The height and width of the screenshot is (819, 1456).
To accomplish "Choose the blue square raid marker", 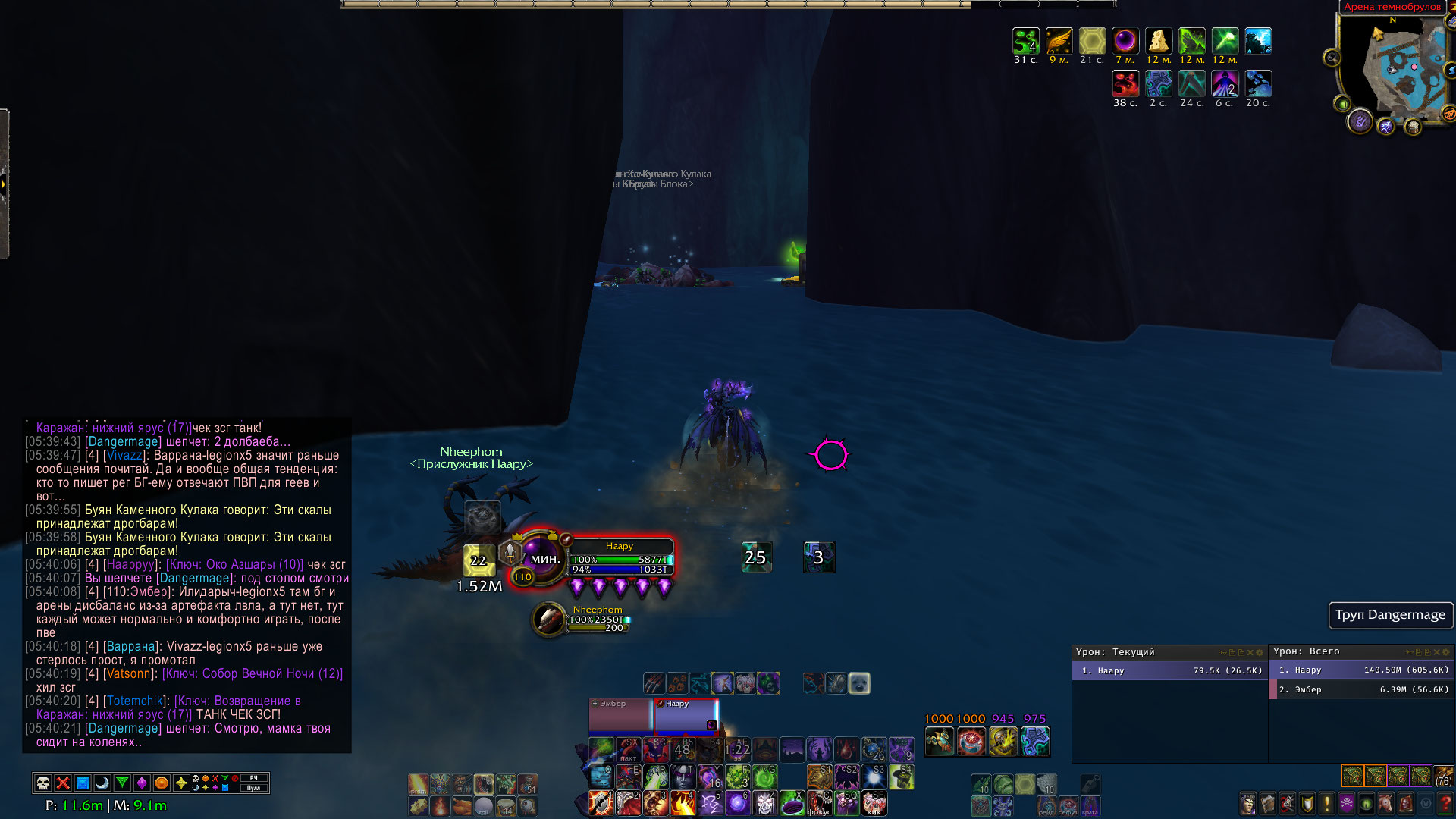I will pos(83,783).
